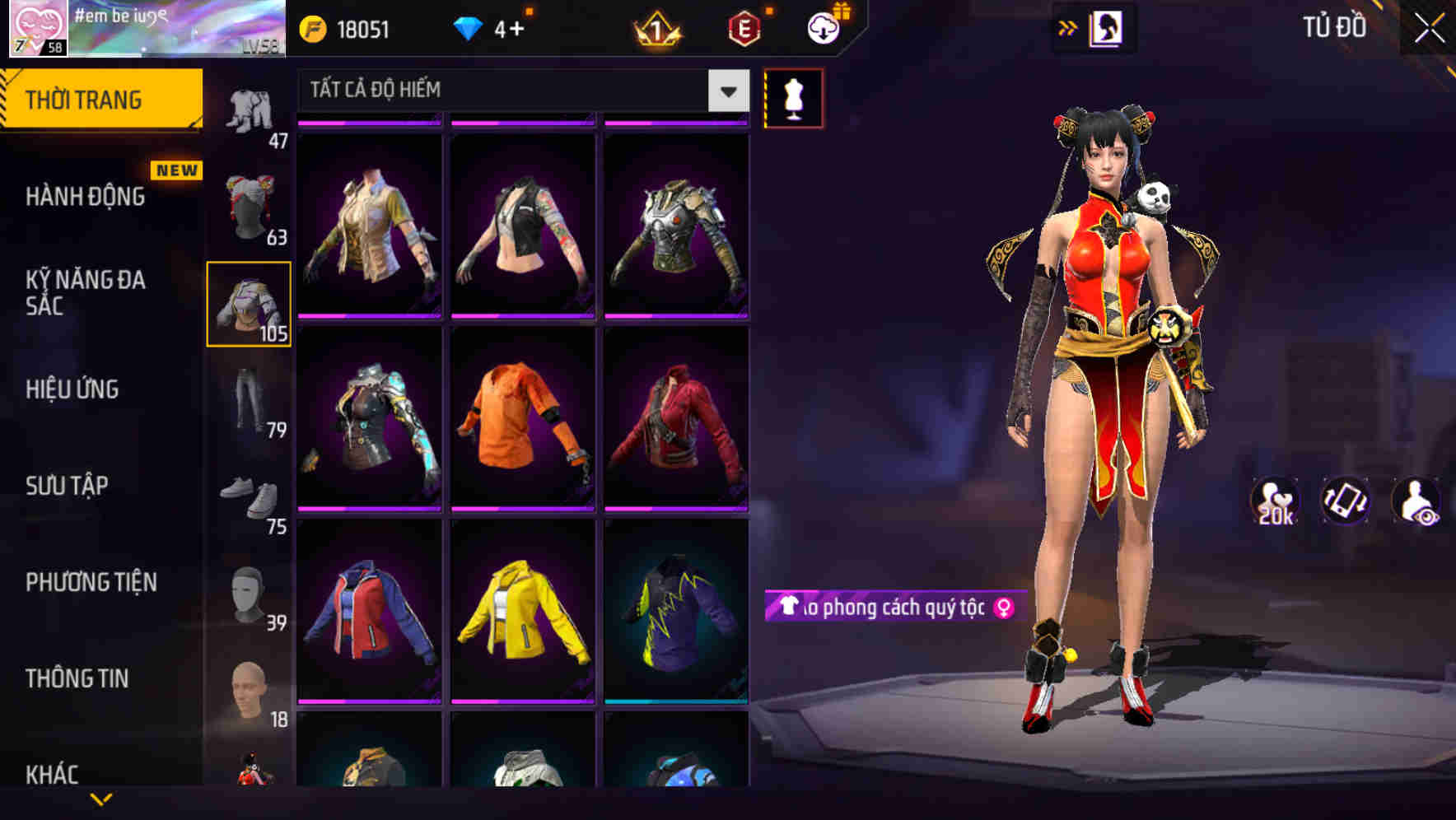Open the player avatar profile
Screen dimensions: 1456x820
[39, 29]
